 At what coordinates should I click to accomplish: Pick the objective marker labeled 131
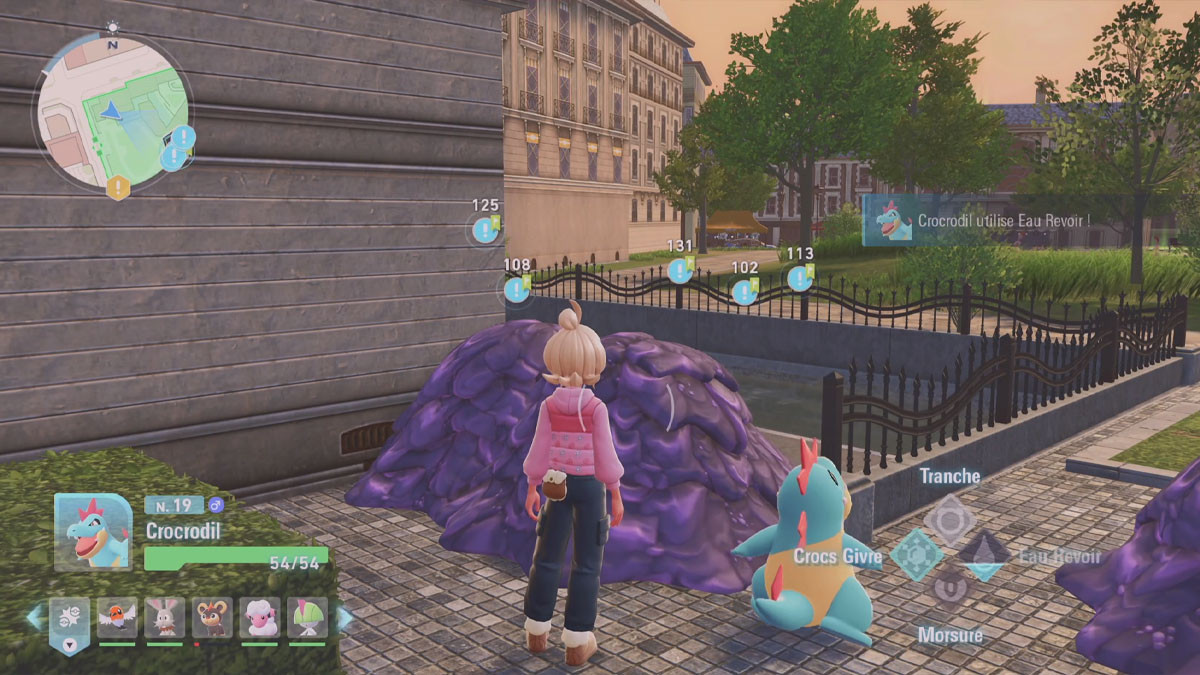pos(680,270)
